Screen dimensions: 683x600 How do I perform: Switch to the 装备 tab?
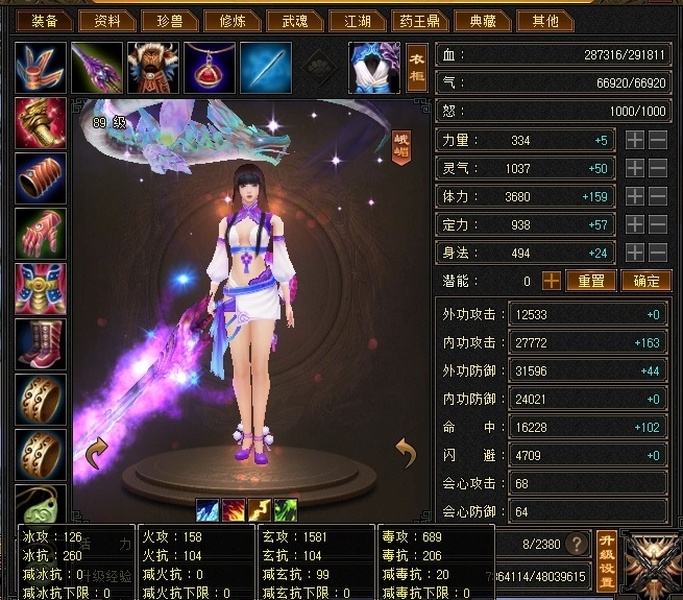[x=43, y=20]
